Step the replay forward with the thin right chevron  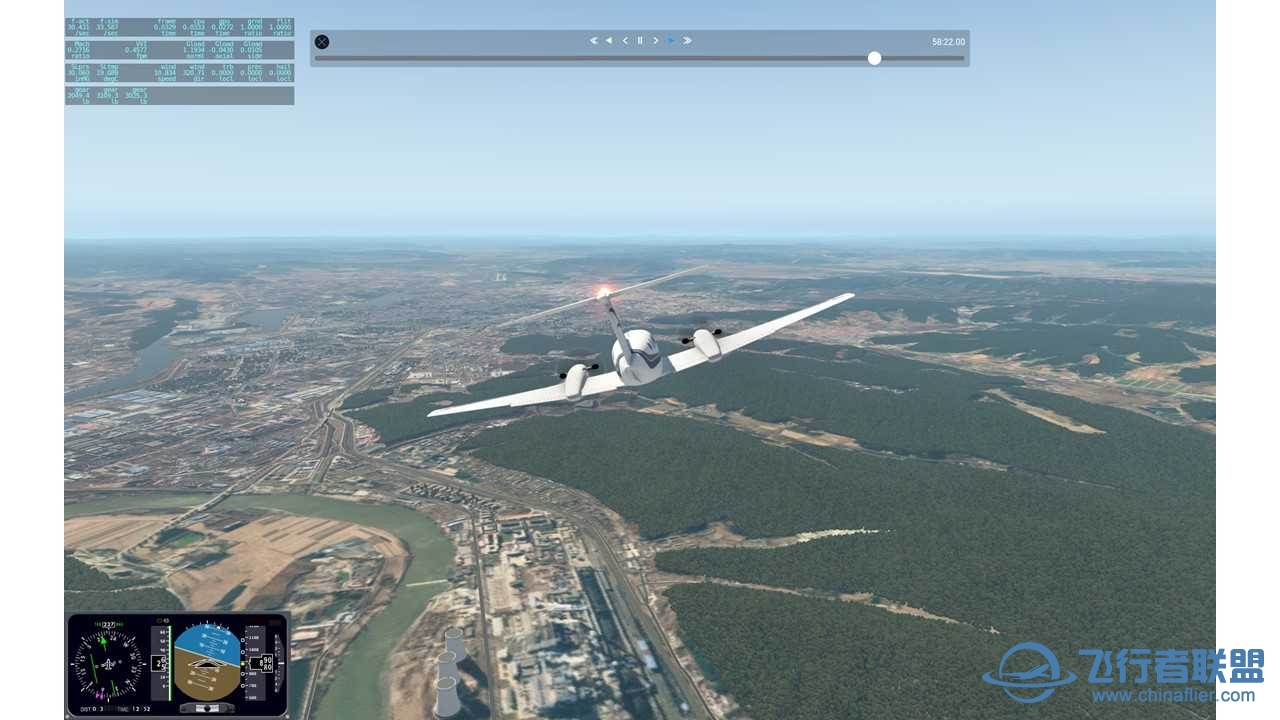[656, 41]
